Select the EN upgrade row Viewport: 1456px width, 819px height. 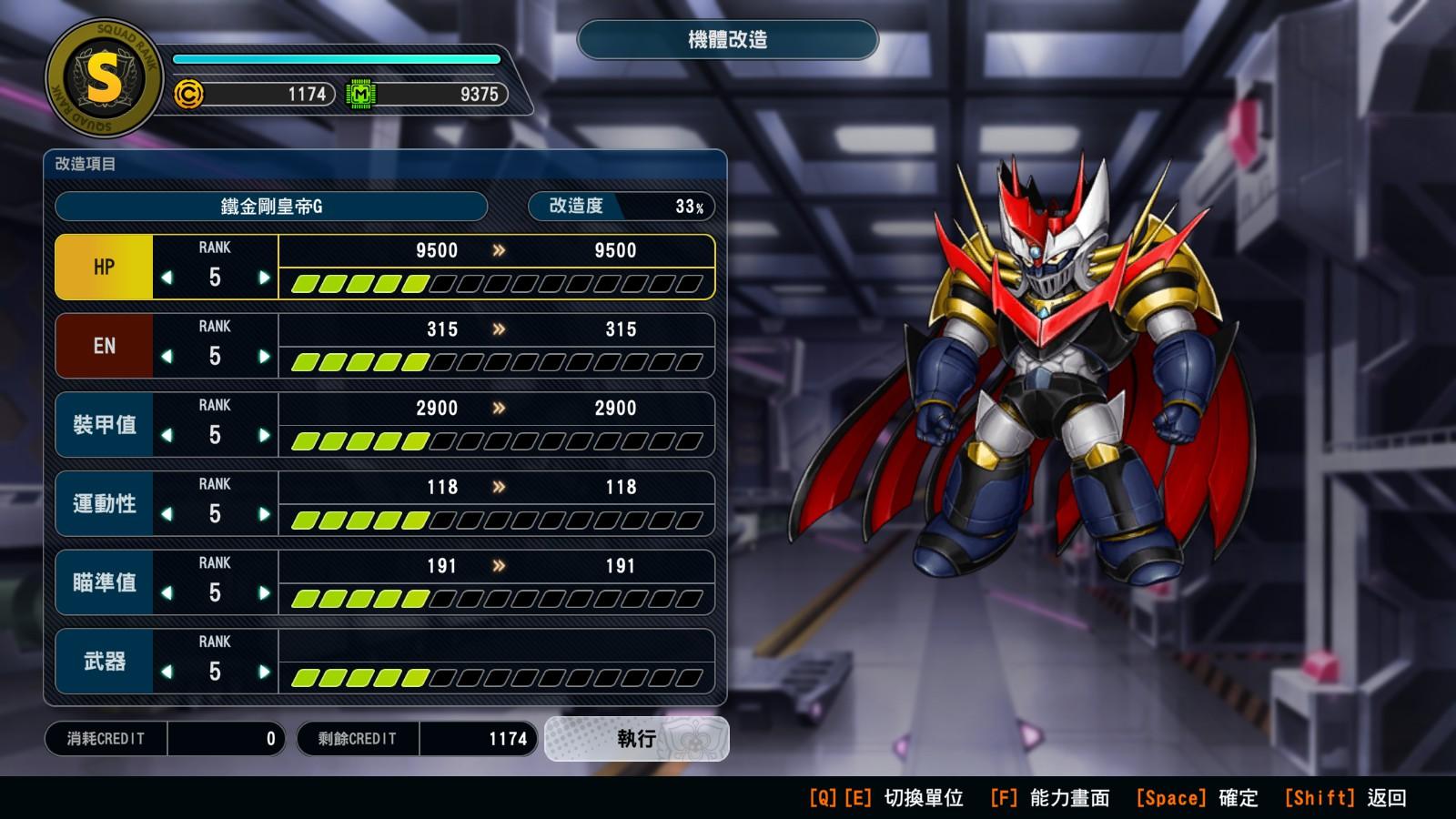tap(104, 347)
